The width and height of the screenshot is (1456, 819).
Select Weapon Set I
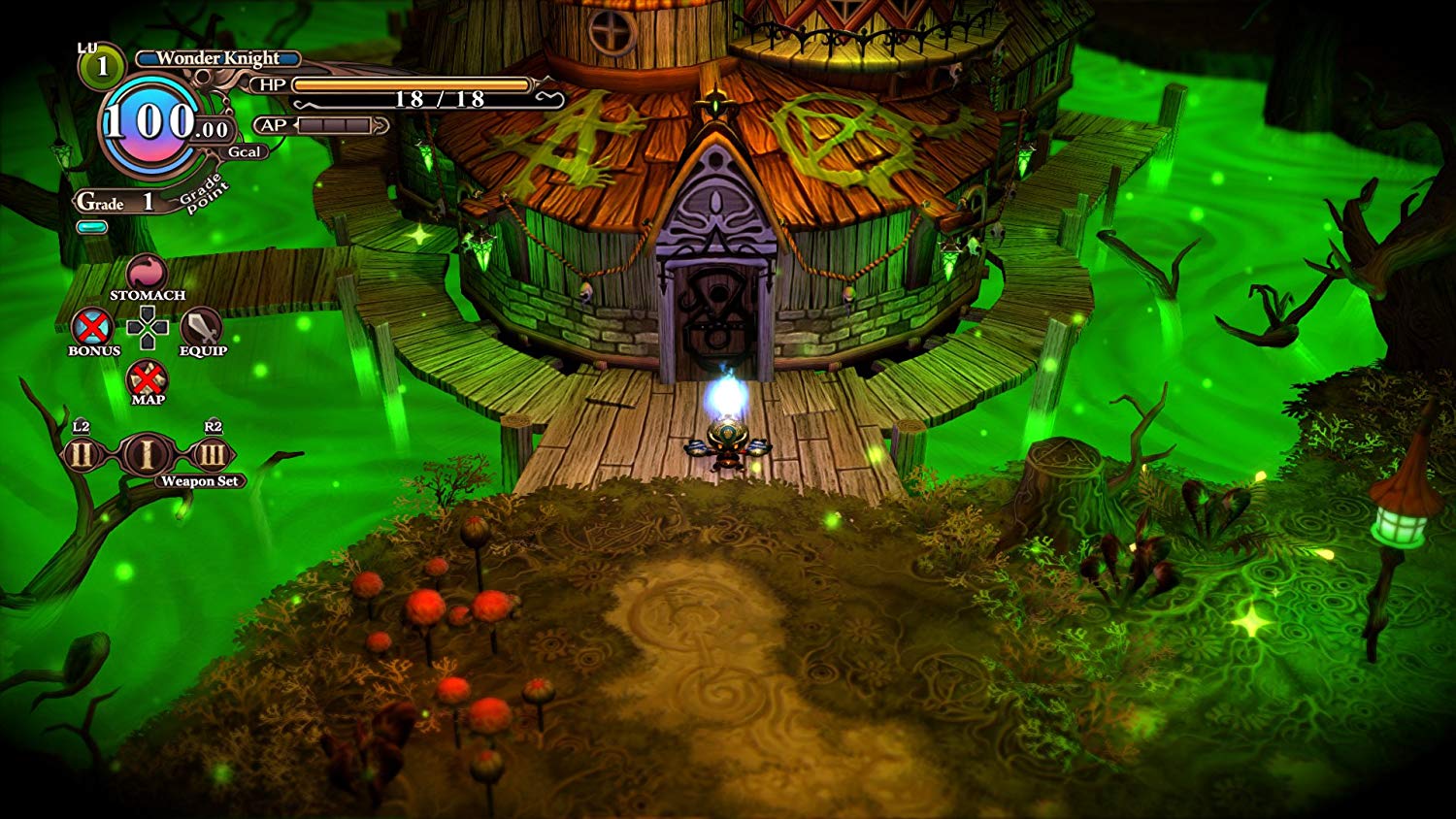[147, 454]
